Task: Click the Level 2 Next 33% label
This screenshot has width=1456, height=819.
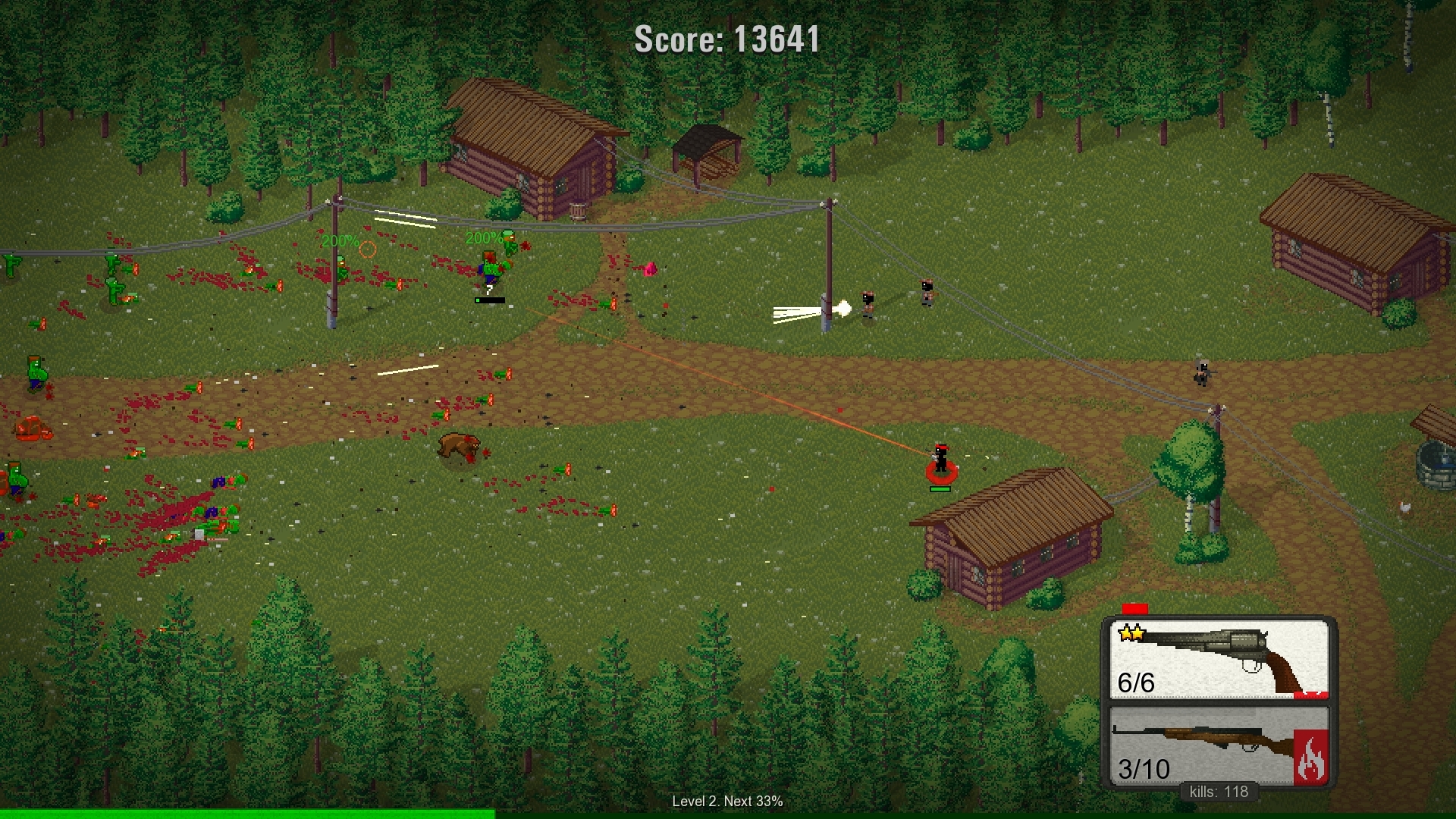Action: [727, 800]
